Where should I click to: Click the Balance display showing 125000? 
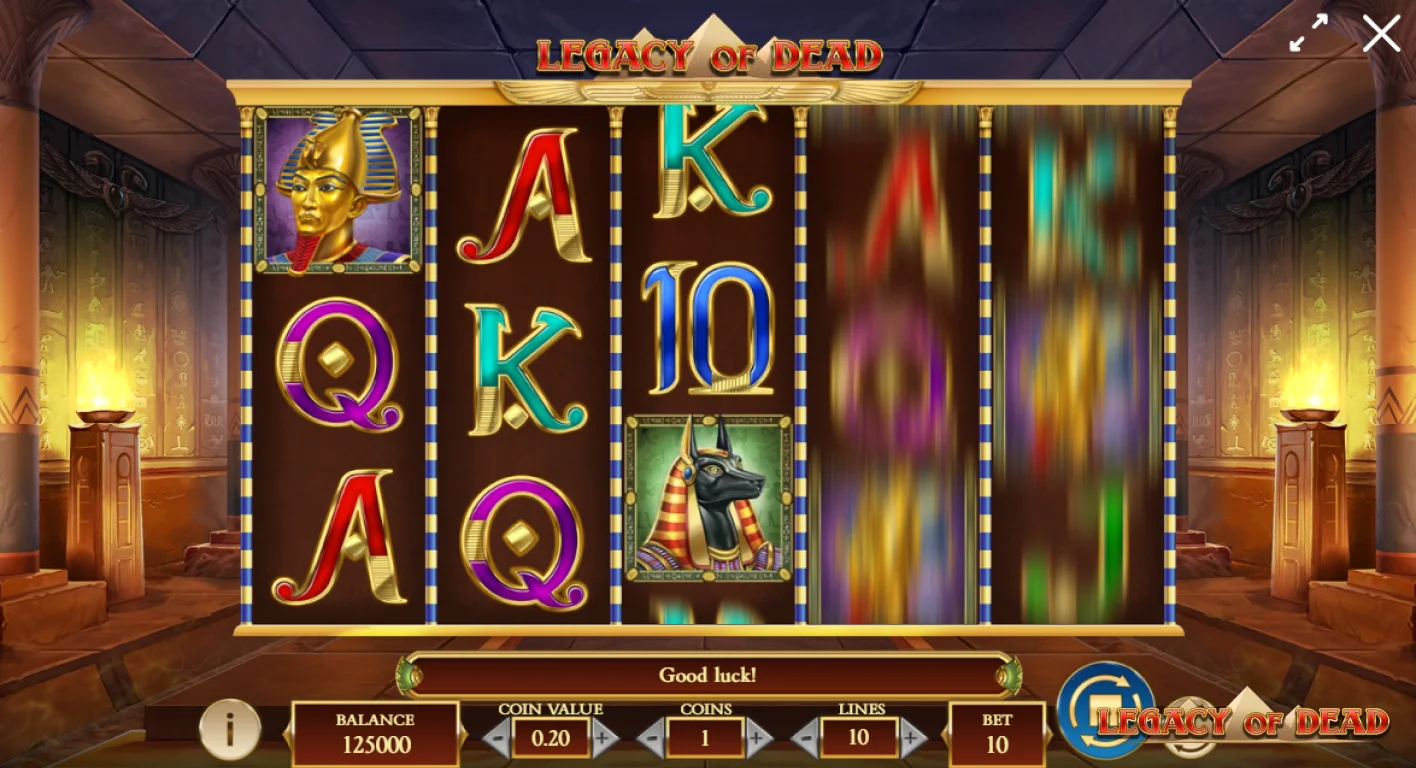tap(375, 732)
